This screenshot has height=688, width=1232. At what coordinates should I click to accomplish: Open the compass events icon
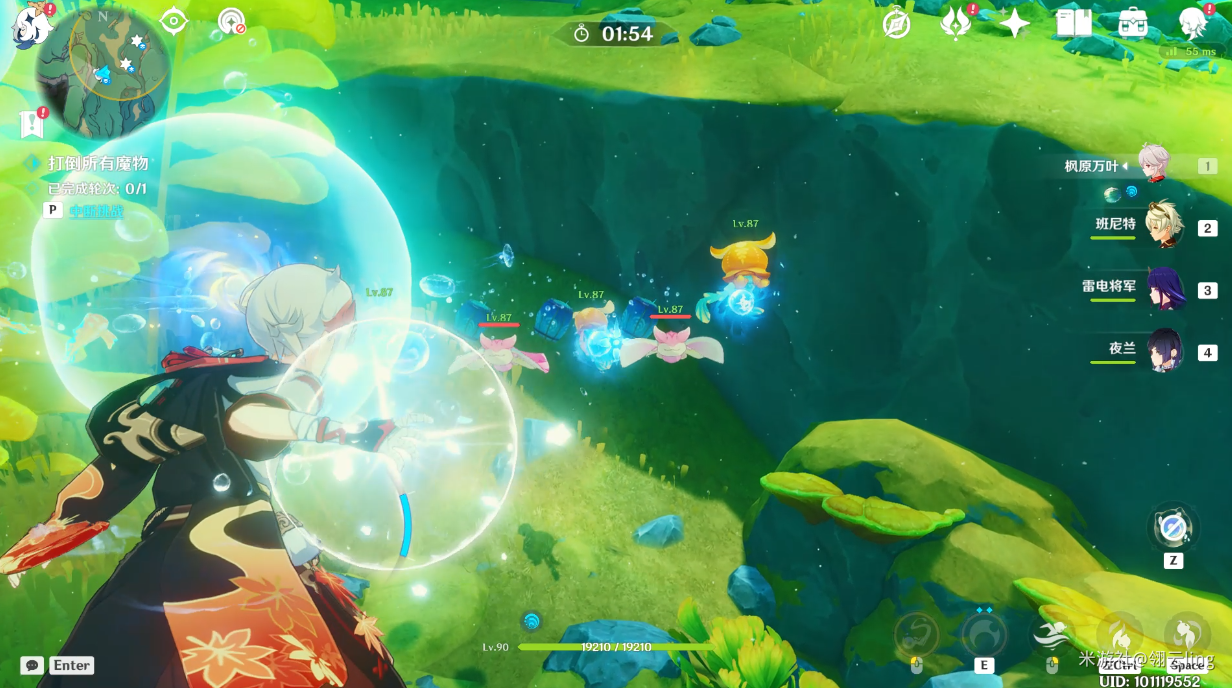pyautogui.click(x=896, y=23)
